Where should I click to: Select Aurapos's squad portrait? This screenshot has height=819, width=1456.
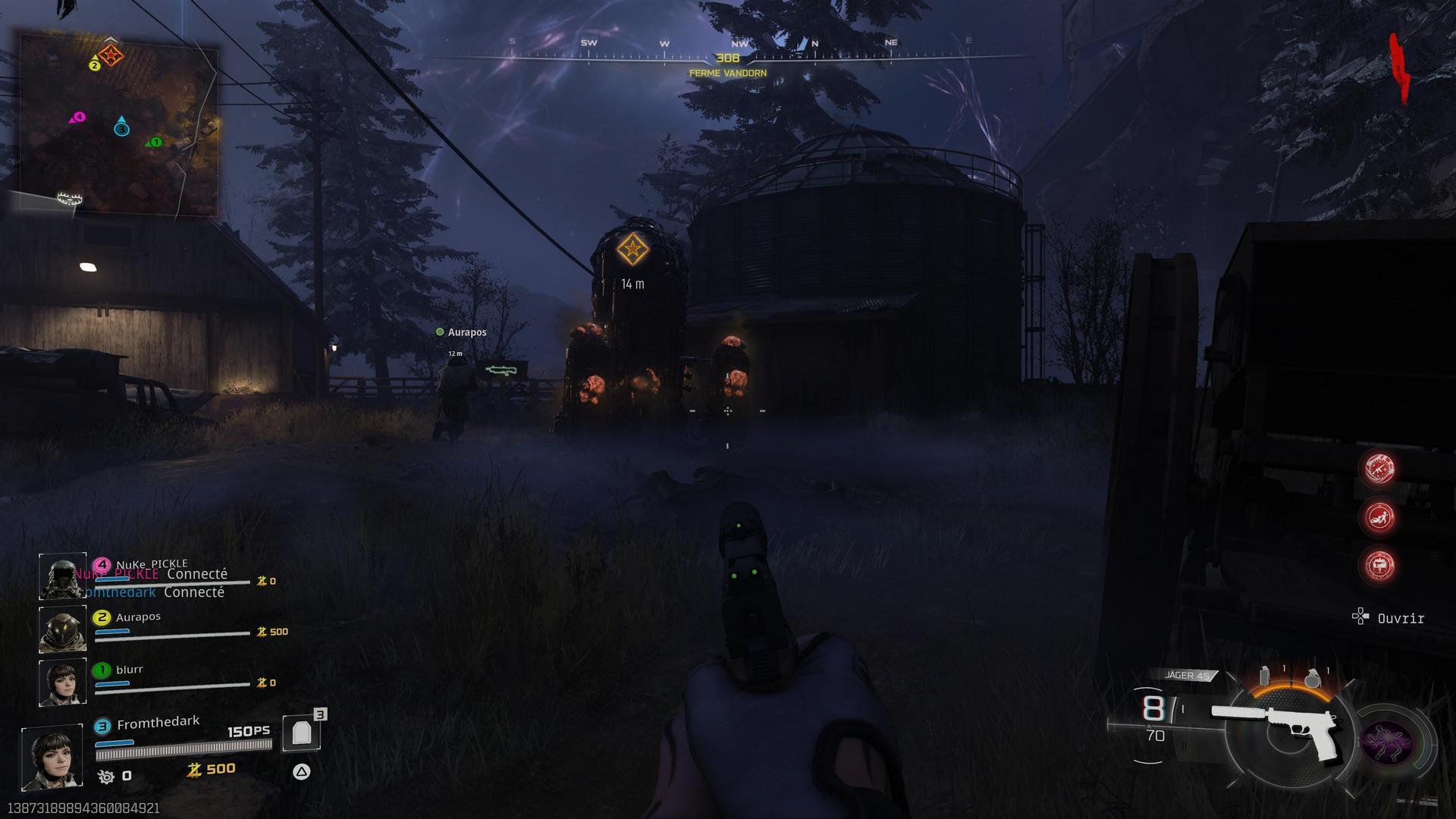(x=62, y=629)
